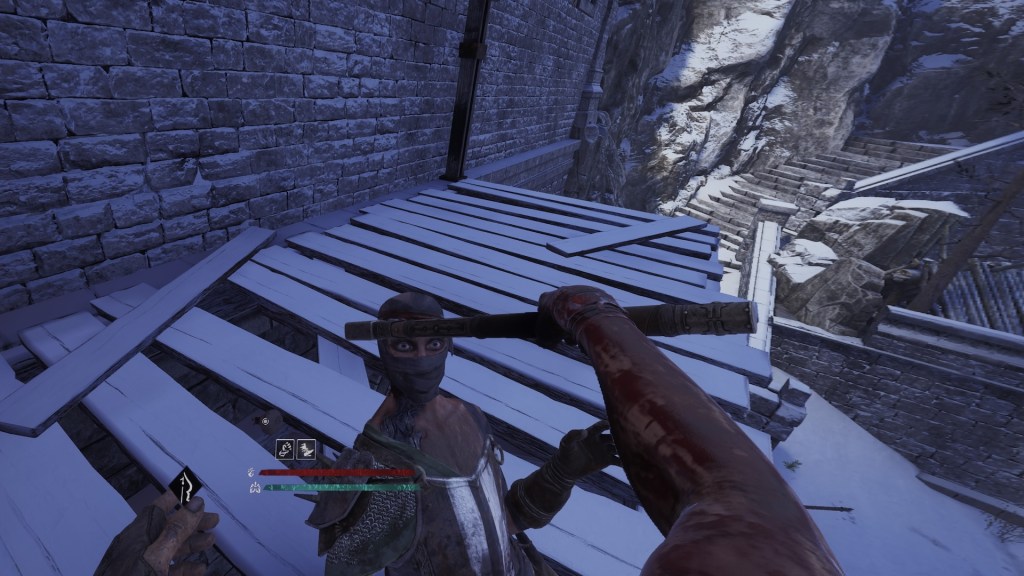Select the bow weapon icon
The height and width of the screenshot is (576, 1024).
[185, 490]
